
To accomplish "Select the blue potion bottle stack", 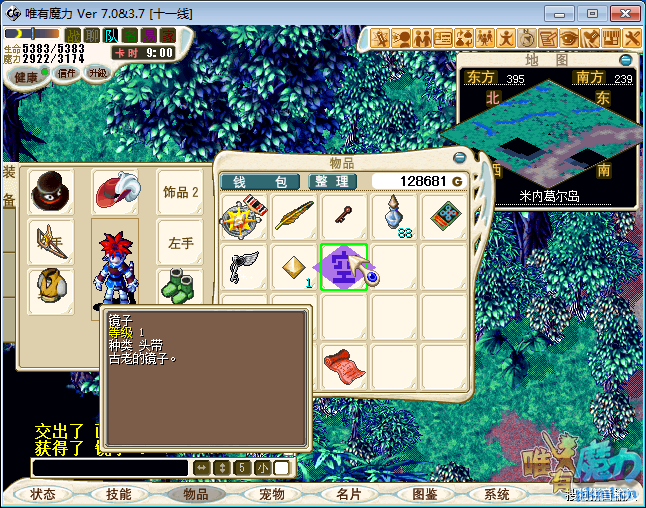I will tap(394, 216).
